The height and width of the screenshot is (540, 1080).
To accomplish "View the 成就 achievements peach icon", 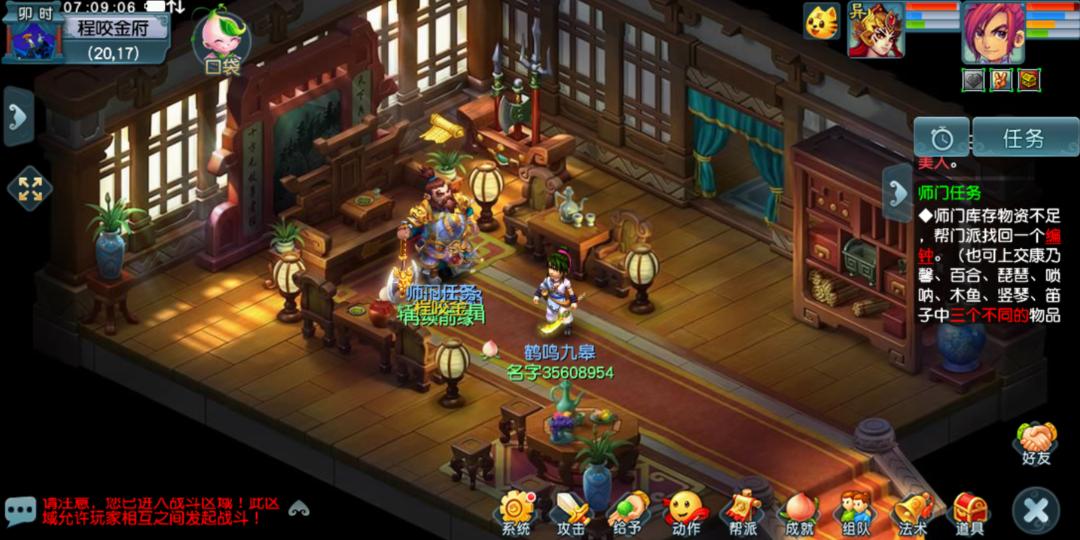I will 799,511.
